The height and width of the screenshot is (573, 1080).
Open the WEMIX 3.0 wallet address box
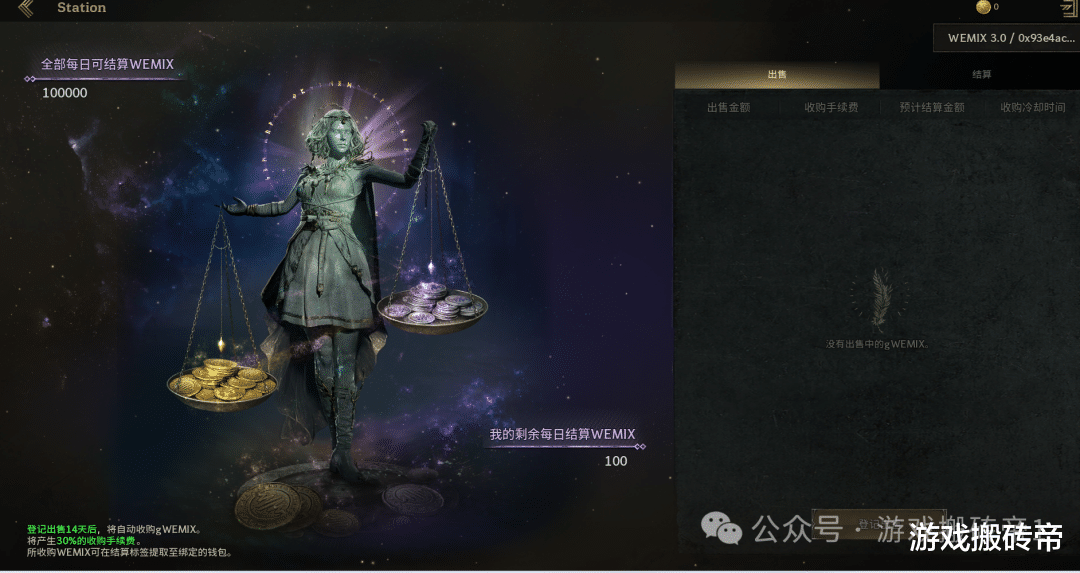pyautogui.click(x=1006, y=38)
